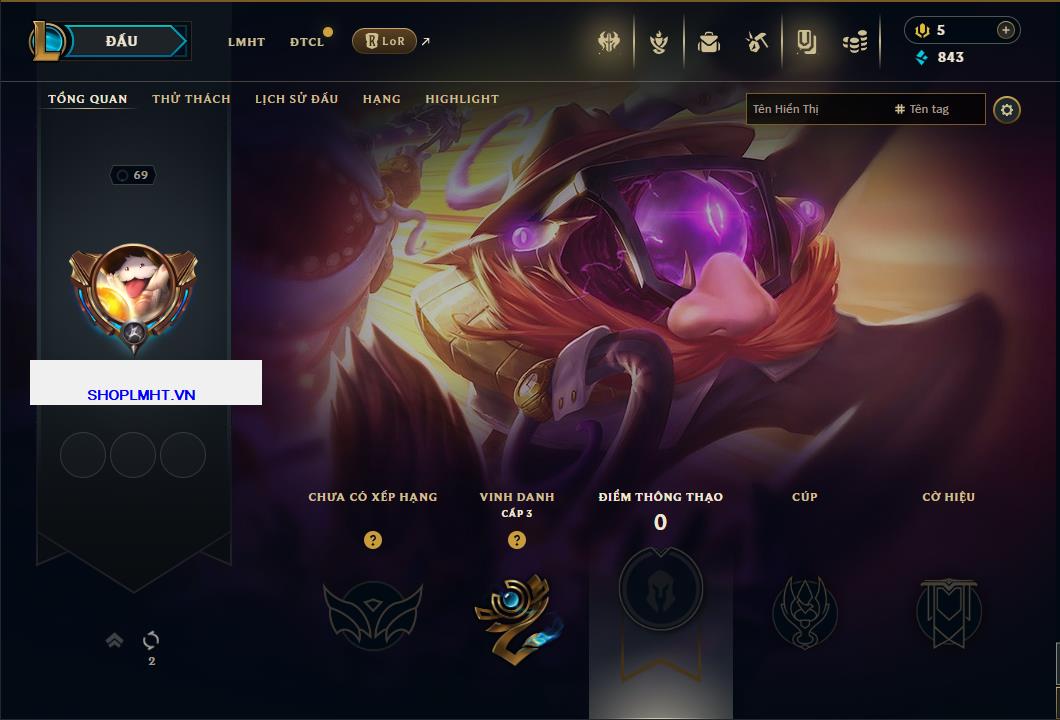Go to the HIGHLIGHT tab
1060x720 pixels.
point(462,99)
